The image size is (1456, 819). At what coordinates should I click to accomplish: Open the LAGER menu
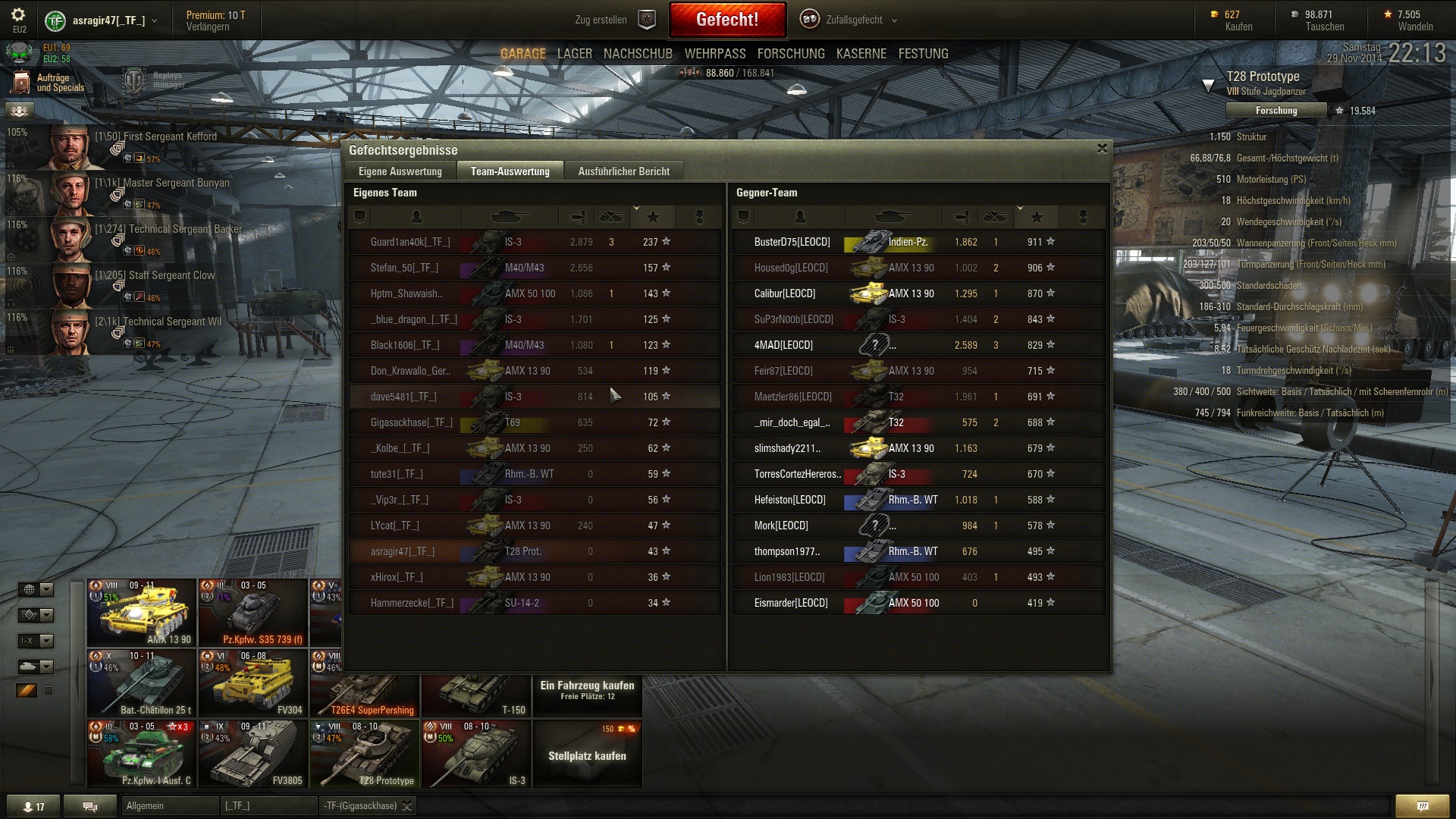point(574,54)
